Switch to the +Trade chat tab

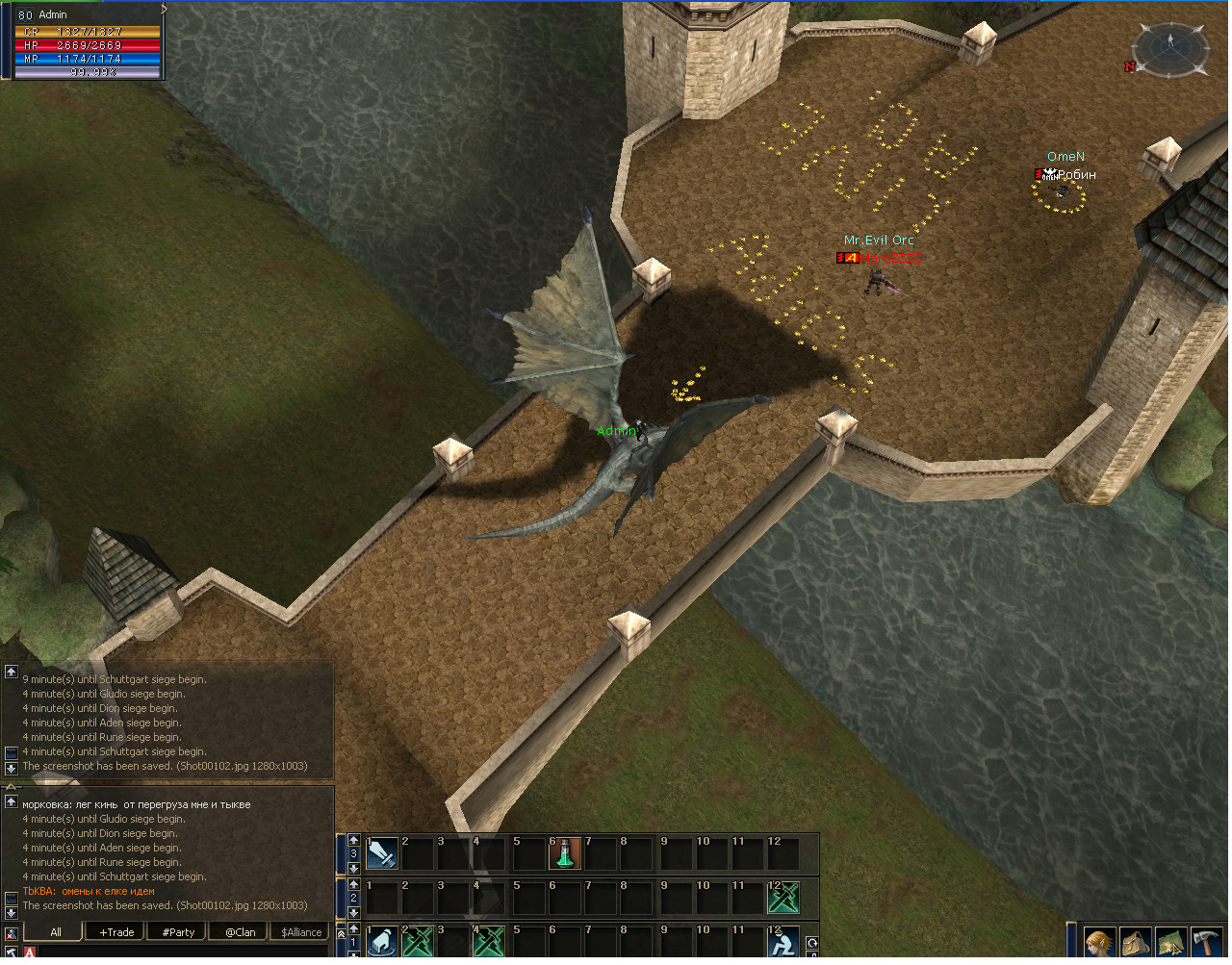(116, 931)
